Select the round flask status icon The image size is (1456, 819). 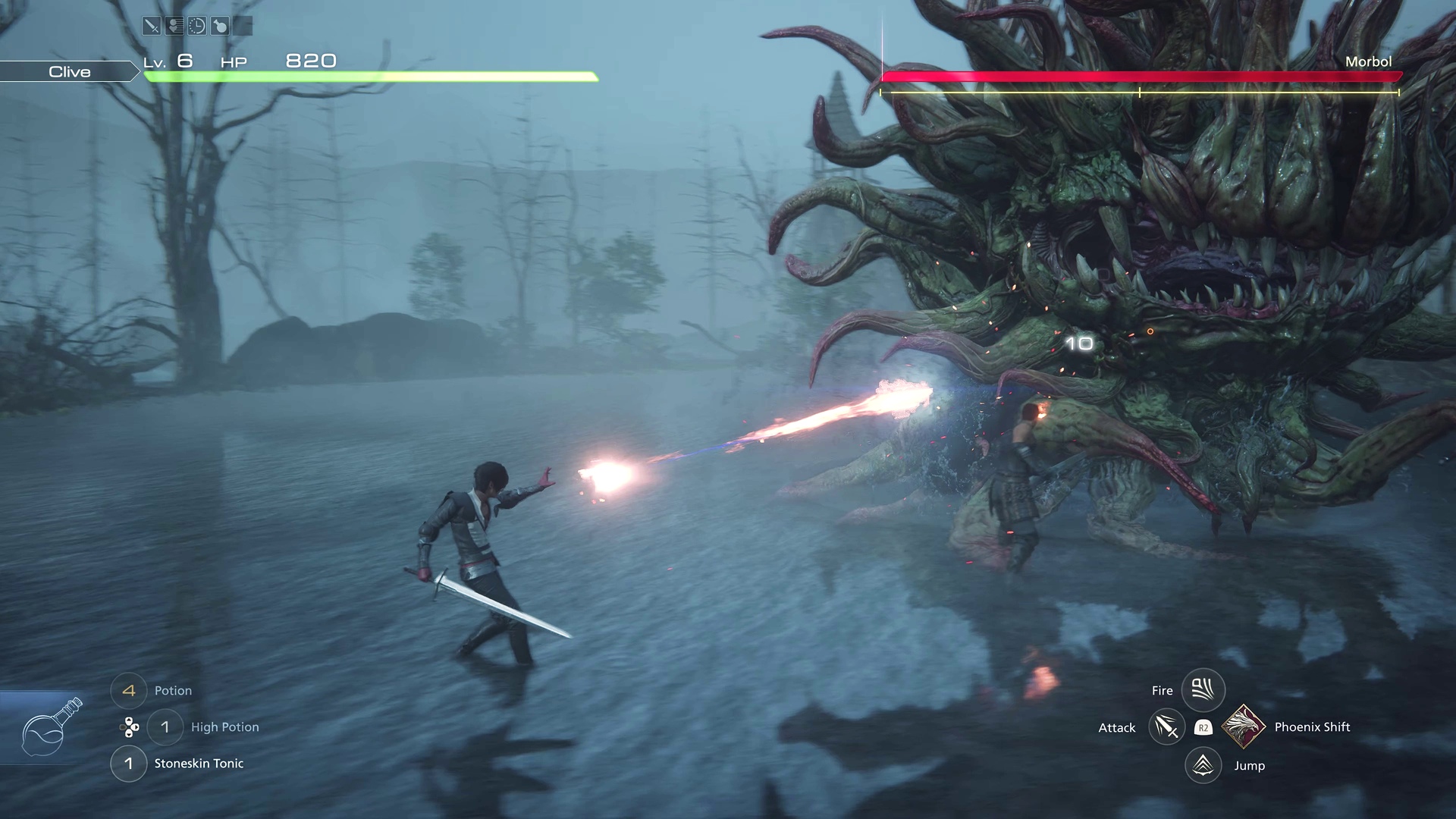click(x=220, y=27)
